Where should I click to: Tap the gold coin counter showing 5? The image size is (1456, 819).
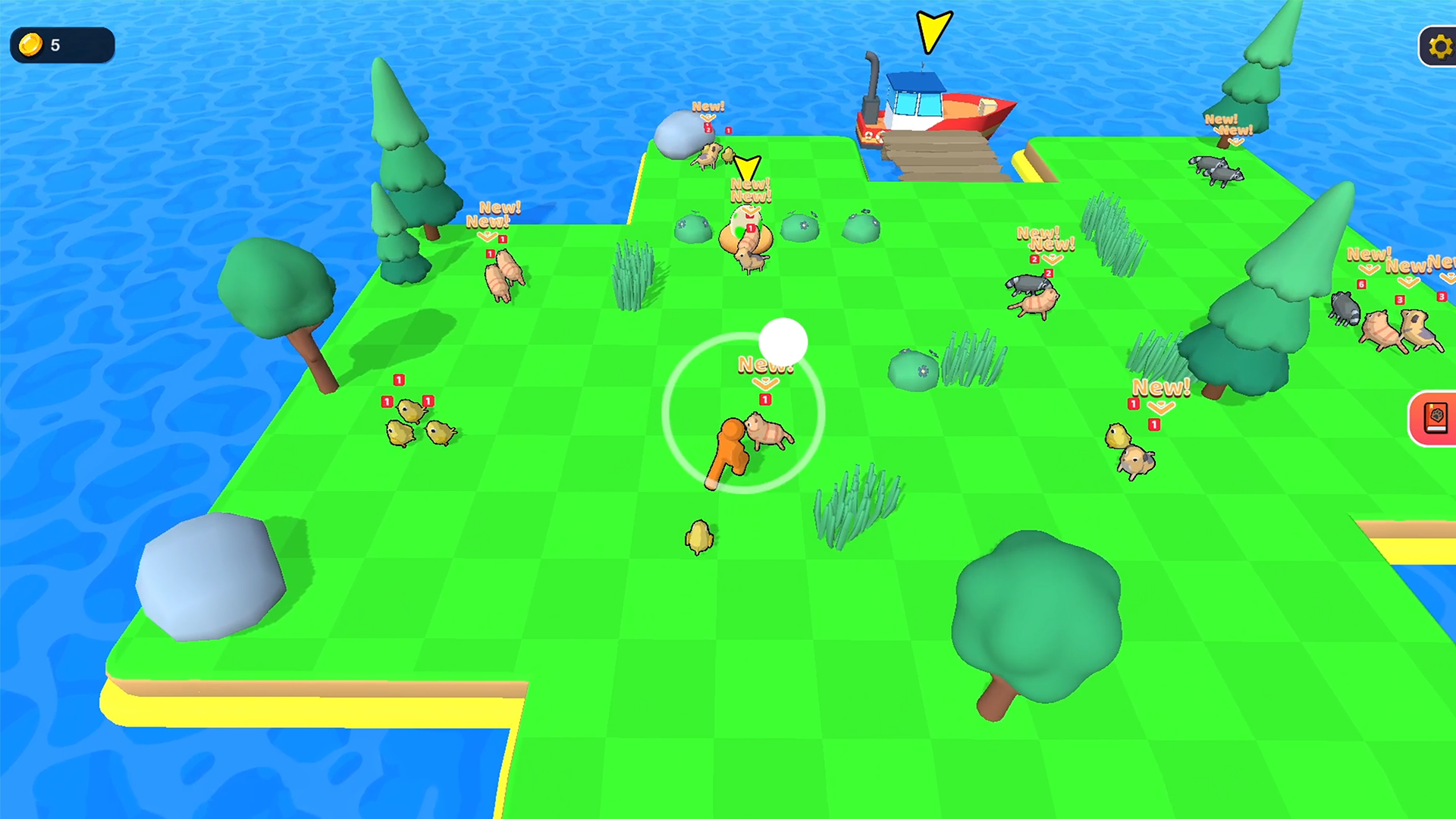point(61,45)
